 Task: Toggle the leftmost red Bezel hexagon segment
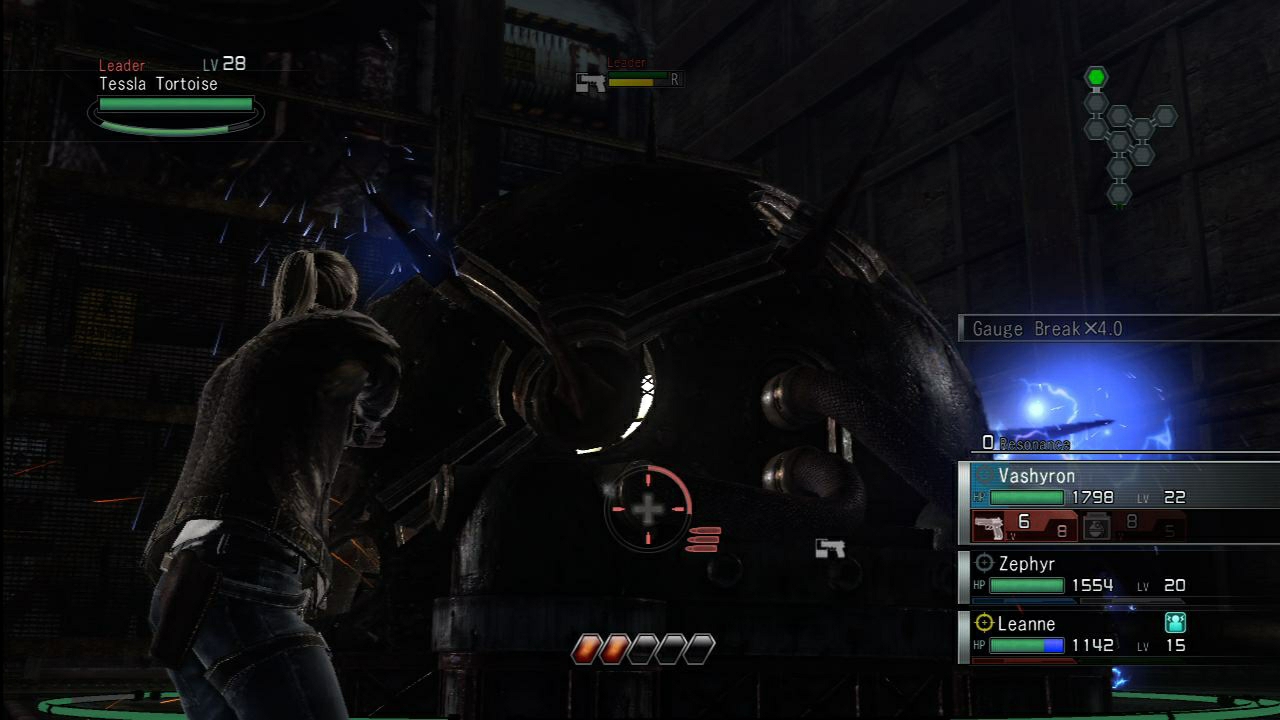coord(585,647)
